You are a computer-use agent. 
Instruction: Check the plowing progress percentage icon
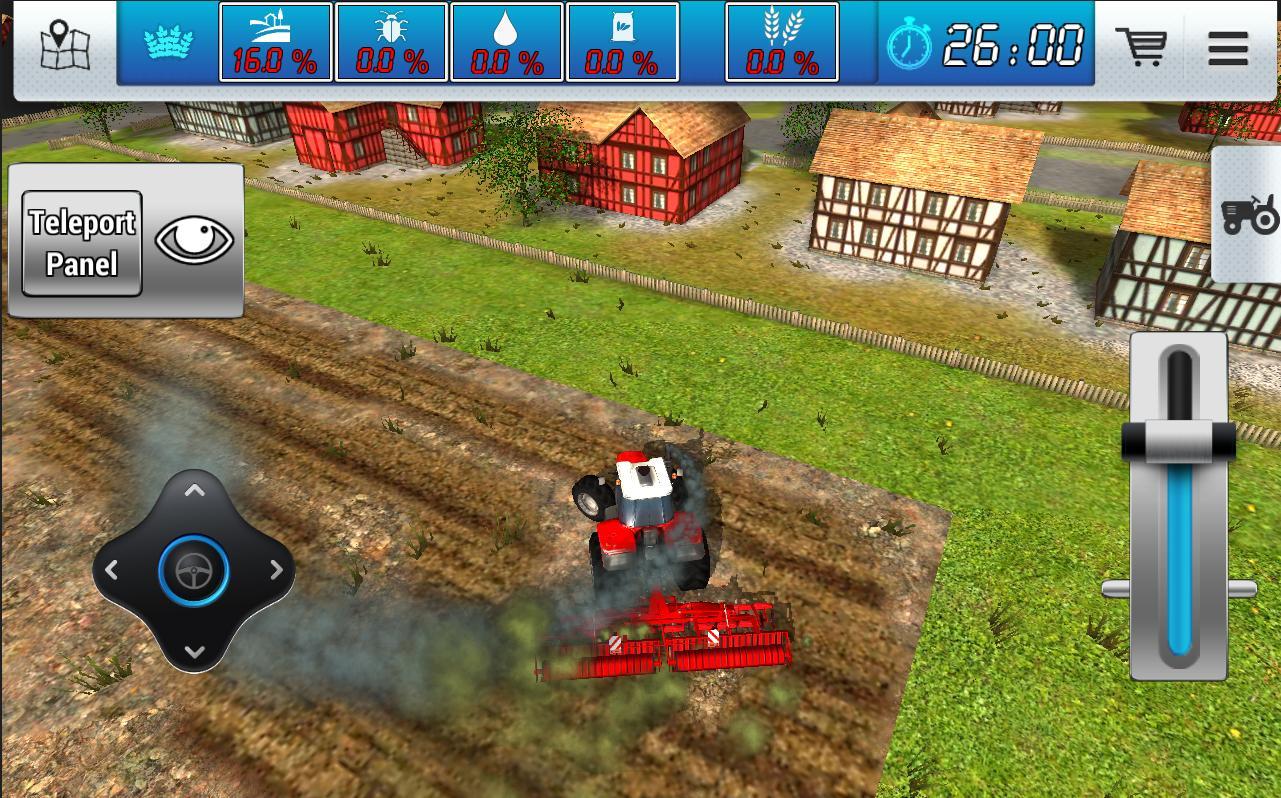point(276,42)
